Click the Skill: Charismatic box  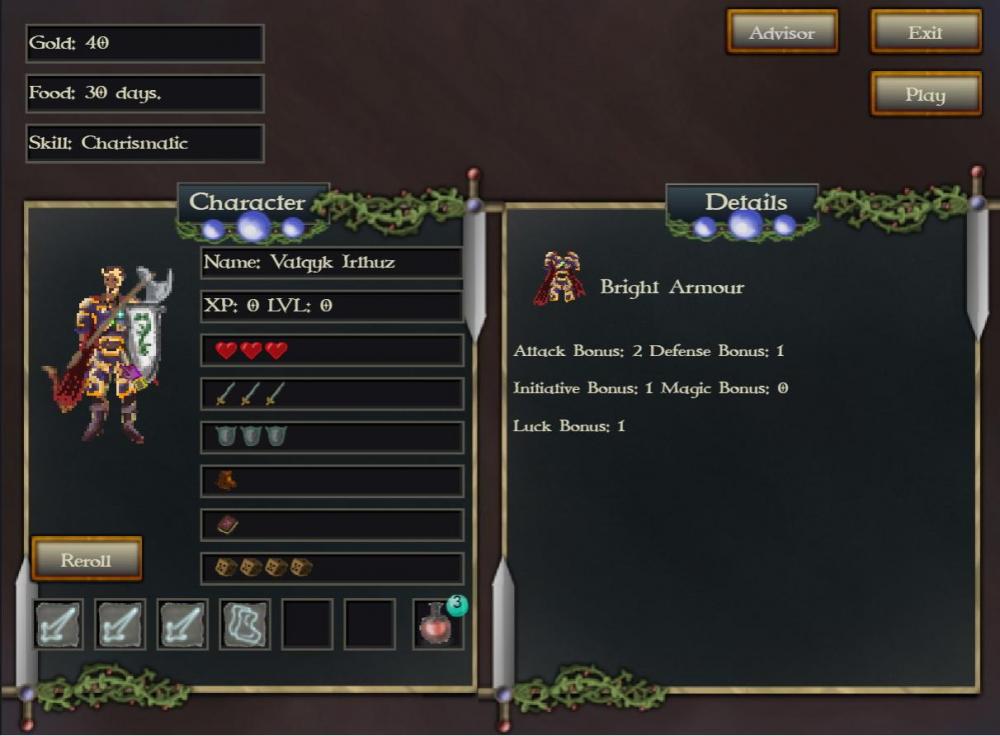[x=145, y=143]
